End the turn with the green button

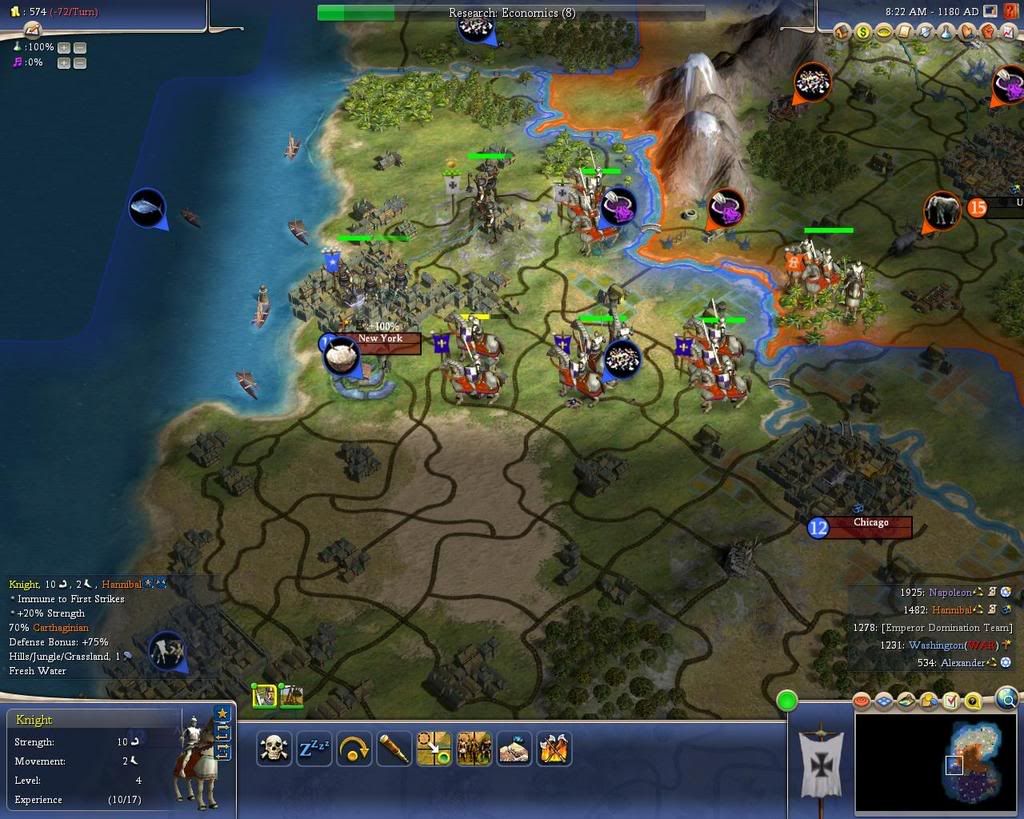point(788,701)
